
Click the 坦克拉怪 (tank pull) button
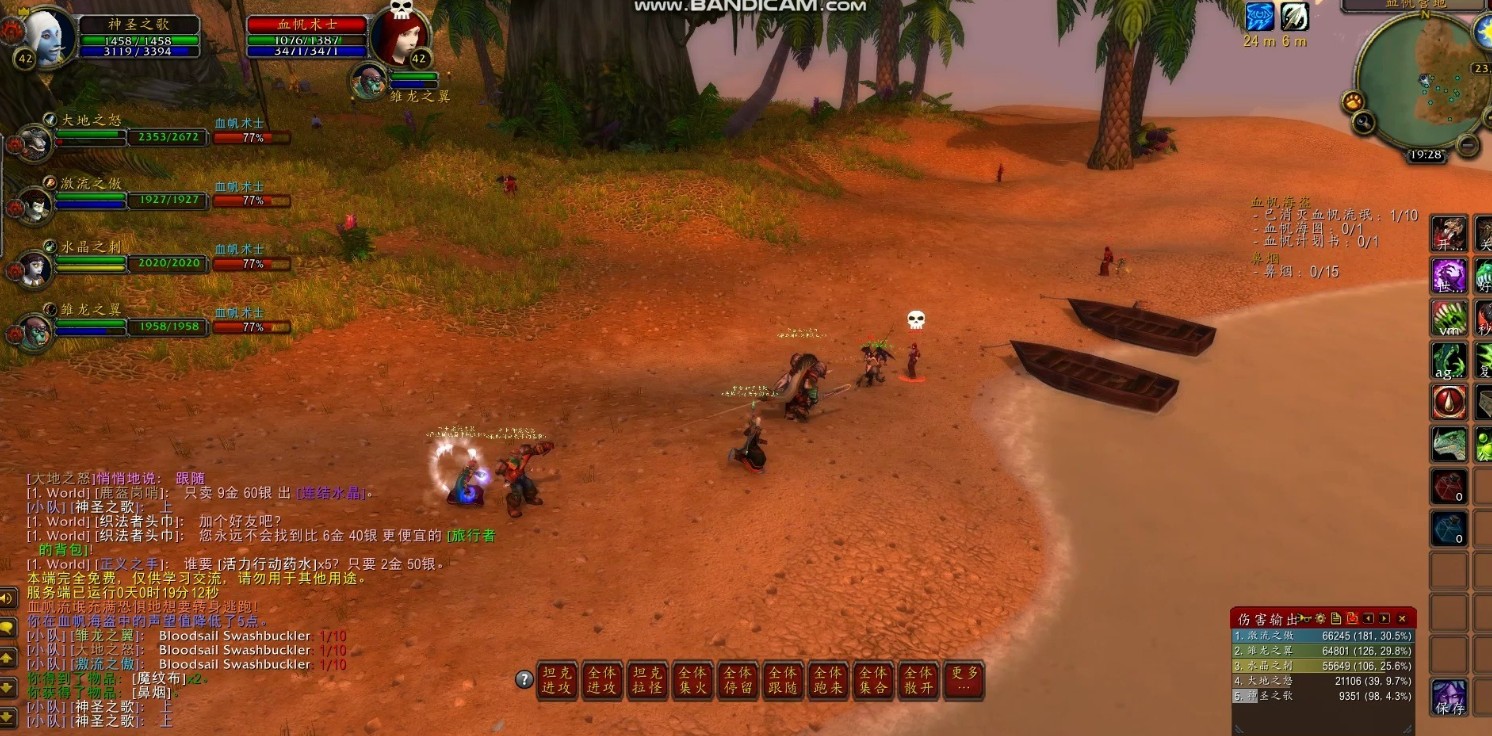point(647,680)
